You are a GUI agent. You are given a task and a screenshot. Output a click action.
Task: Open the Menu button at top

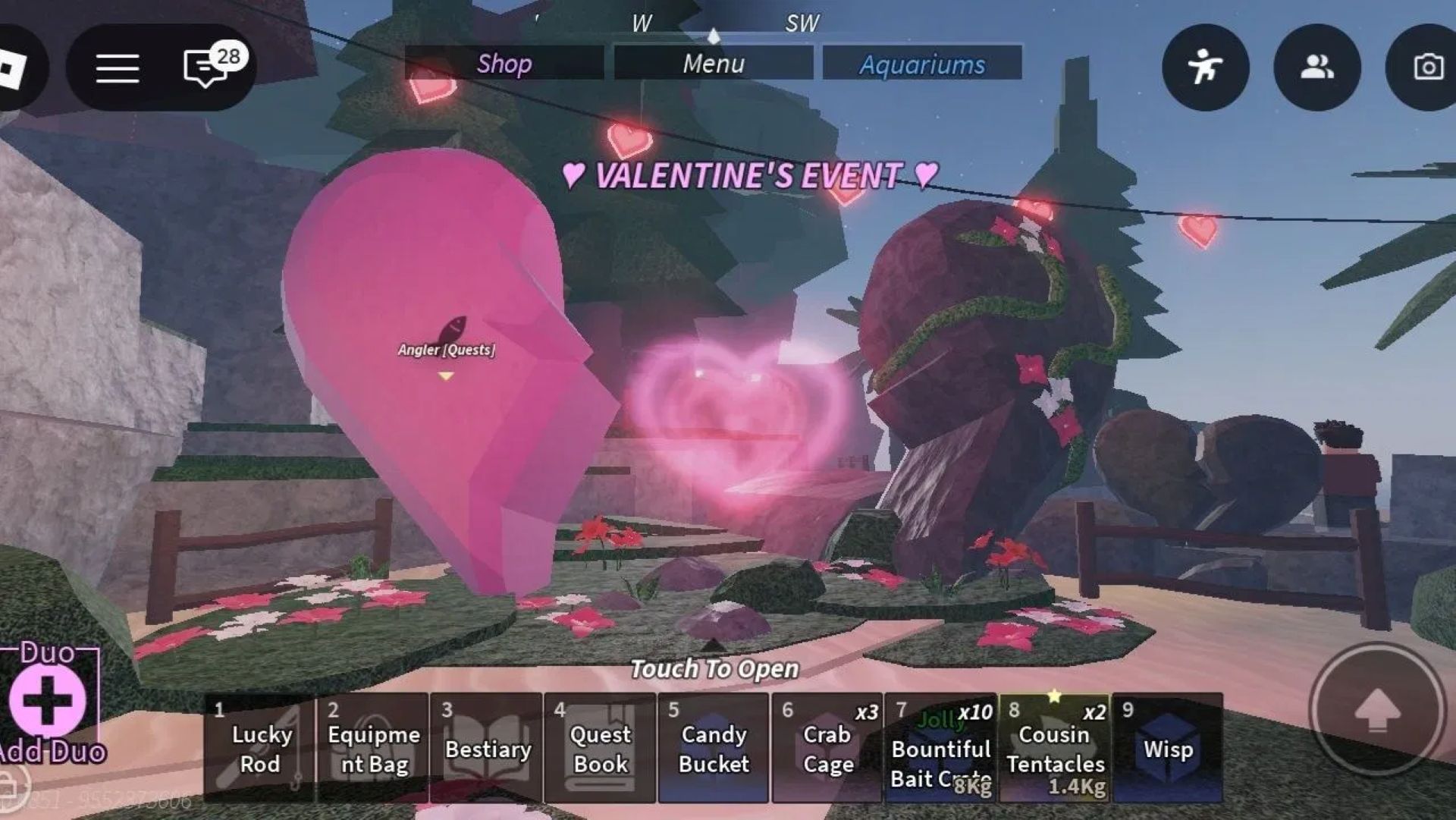(x=713, y=64)
